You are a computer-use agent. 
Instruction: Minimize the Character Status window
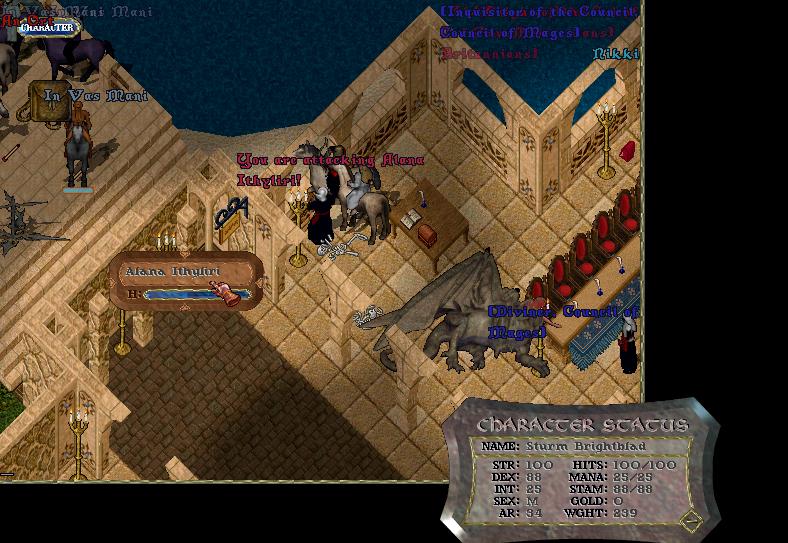690,521
